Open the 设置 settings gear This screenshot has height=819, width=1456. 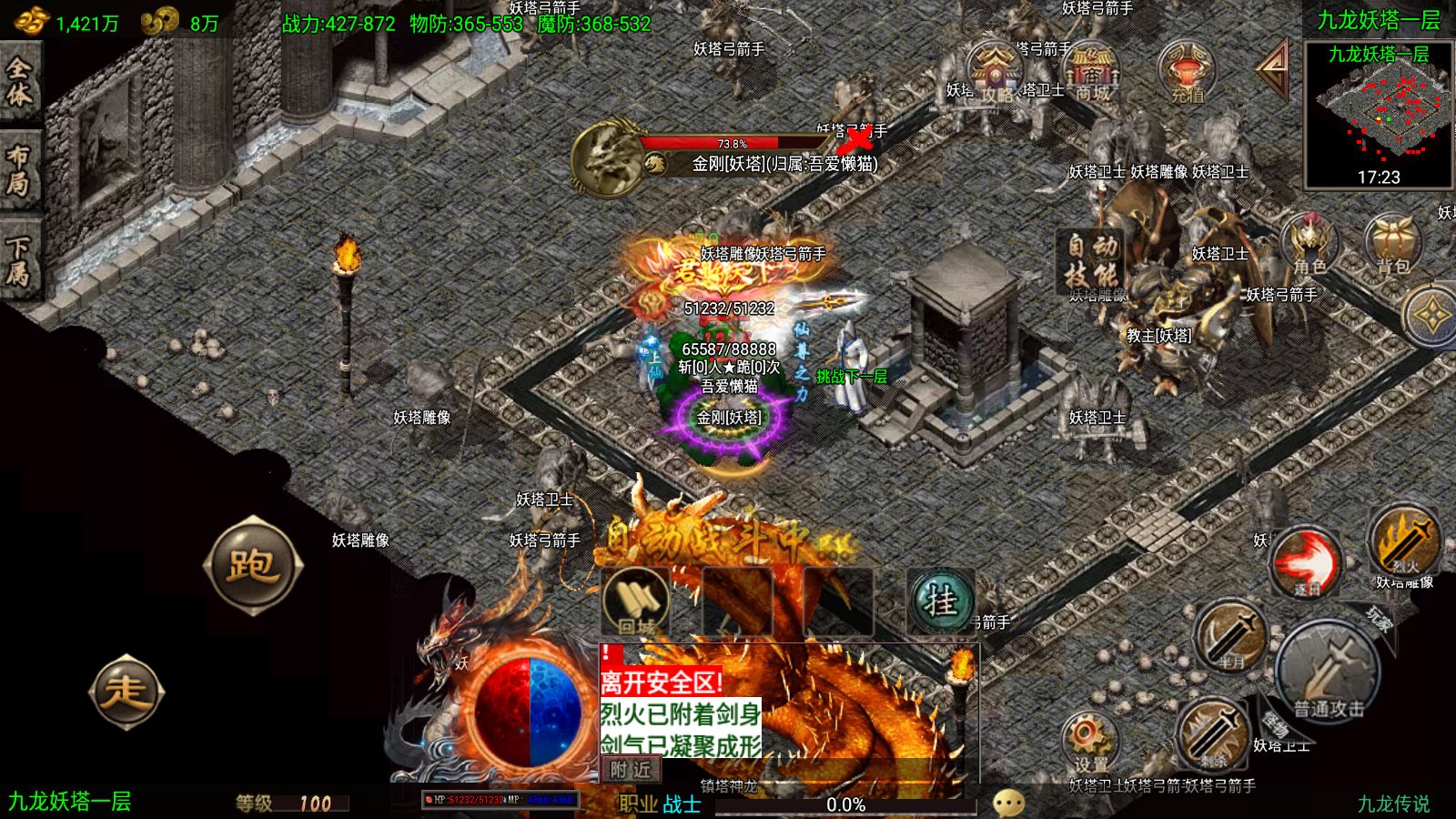1090,742
